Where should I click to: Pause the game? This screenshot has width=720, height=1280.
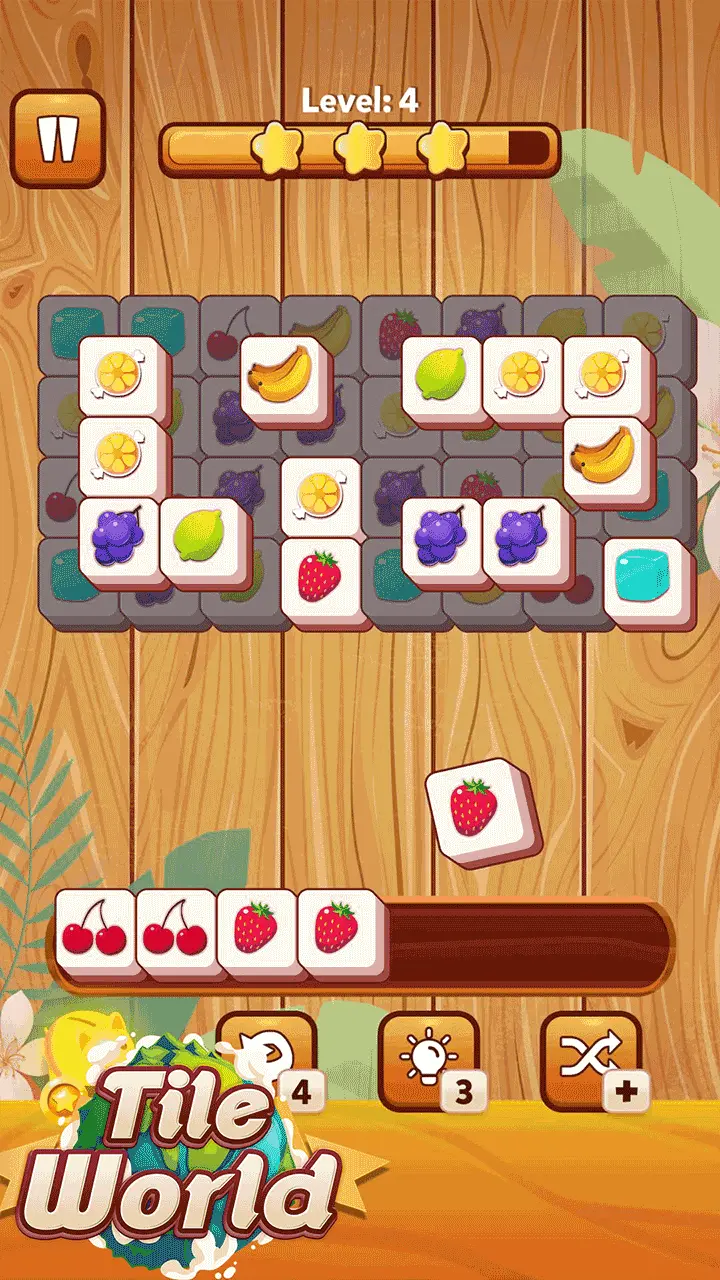(x=58, y=138)
